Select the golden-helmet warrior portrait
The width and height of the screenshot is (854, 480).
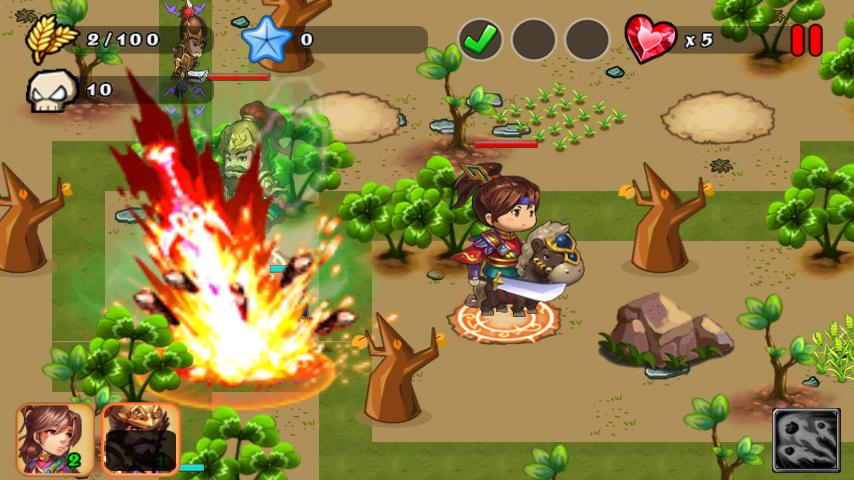pyautogui.click(x=140, y=438)
